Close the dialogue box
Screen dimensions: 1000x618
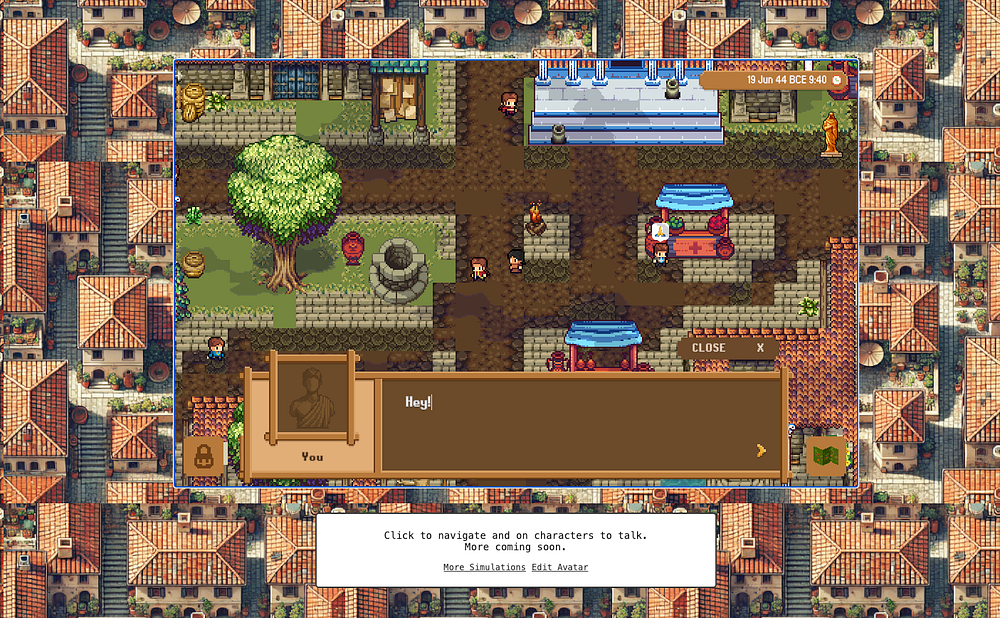726,348
